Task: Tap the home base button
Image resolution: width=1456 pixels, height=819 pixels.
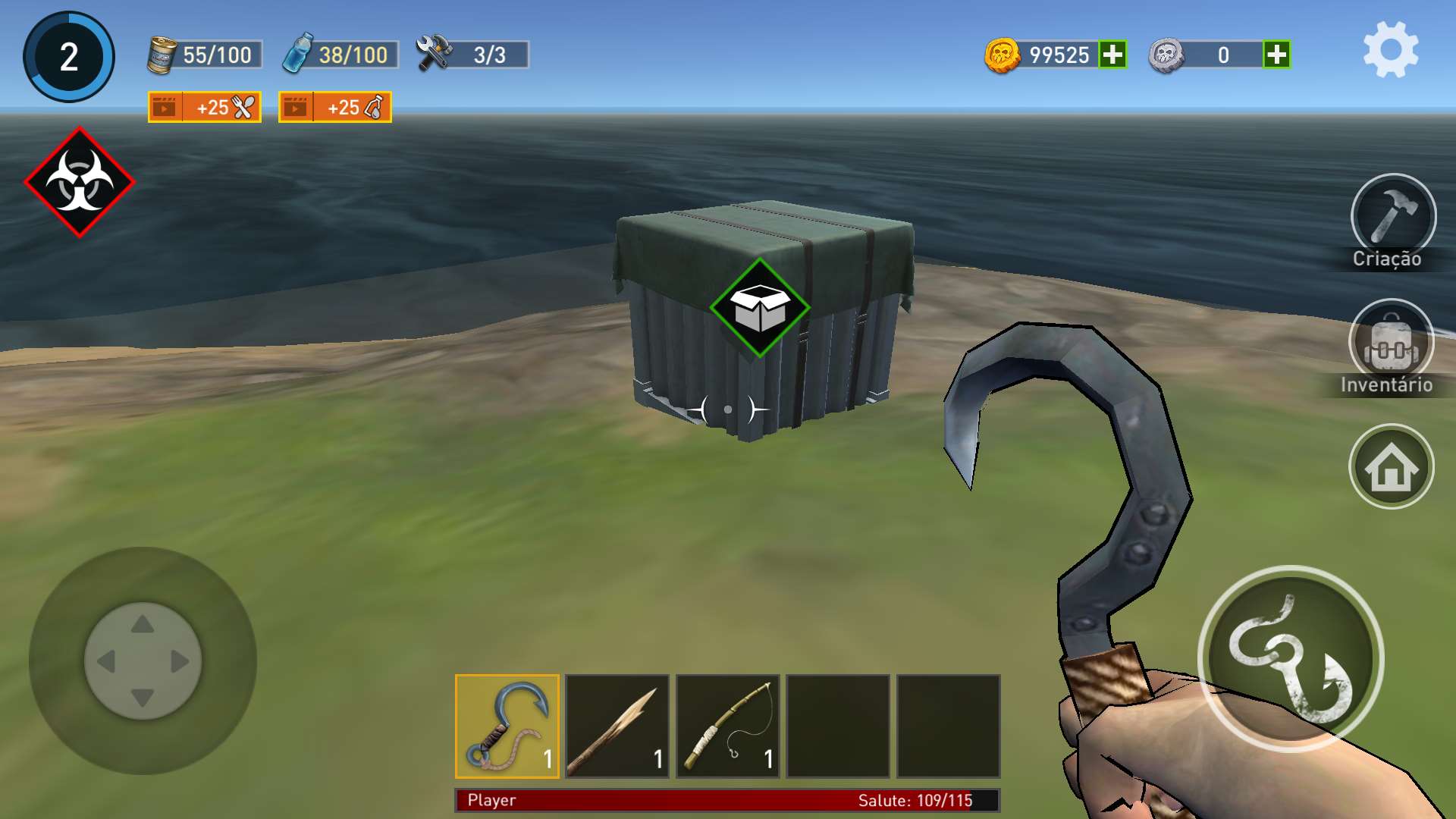Action: (1391, 466)
